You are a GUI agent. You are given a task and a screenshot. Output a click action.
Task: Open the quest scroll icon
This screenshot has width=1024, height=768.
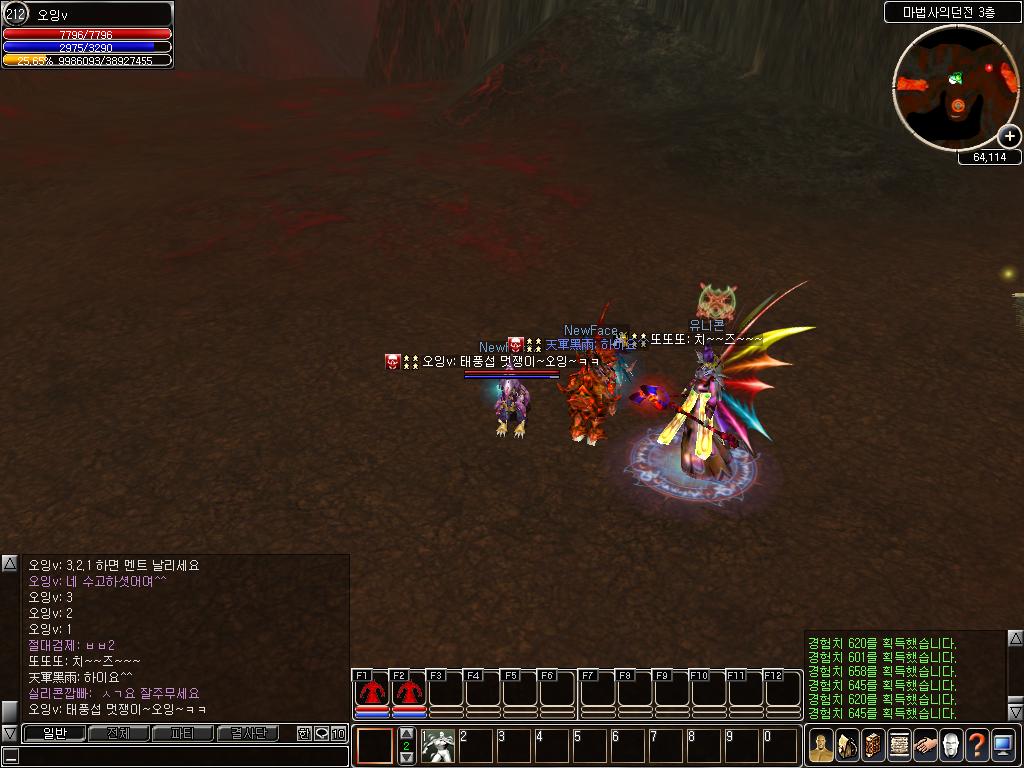pos(899,745)
